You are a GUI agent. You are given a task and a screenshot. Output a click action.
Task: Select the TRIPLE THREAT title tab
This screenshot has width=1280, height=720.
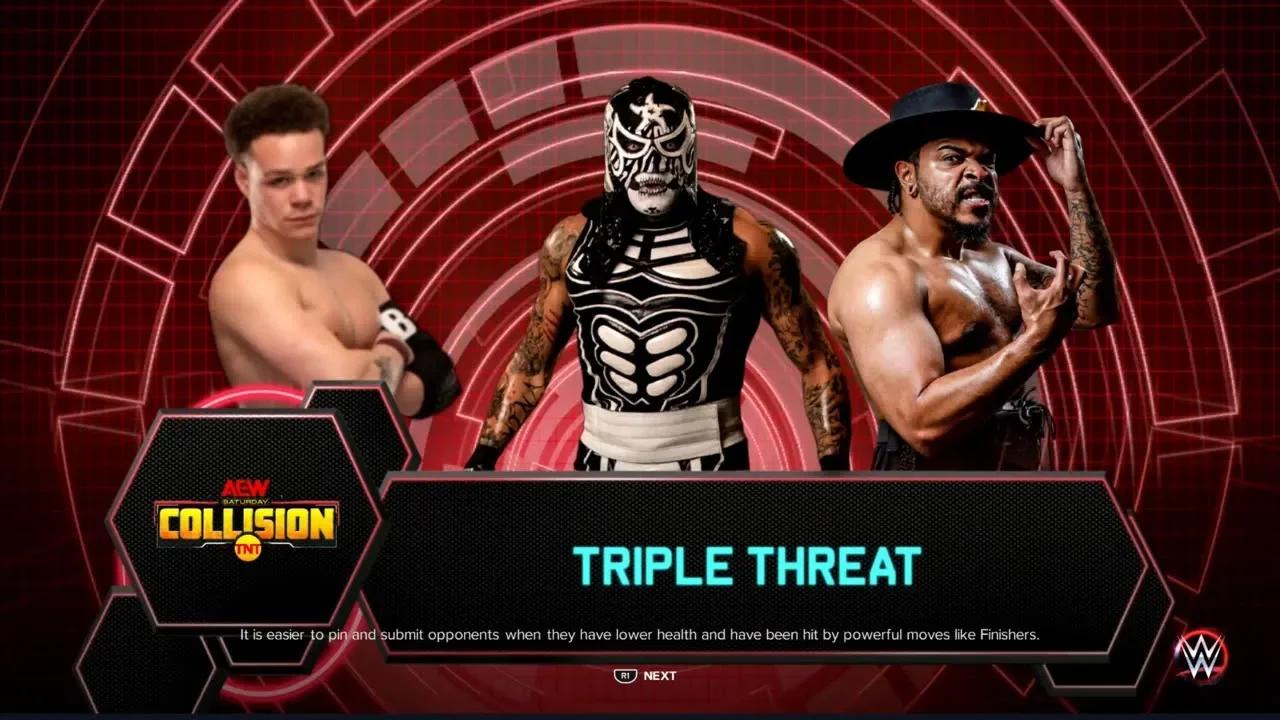point(745,565)
